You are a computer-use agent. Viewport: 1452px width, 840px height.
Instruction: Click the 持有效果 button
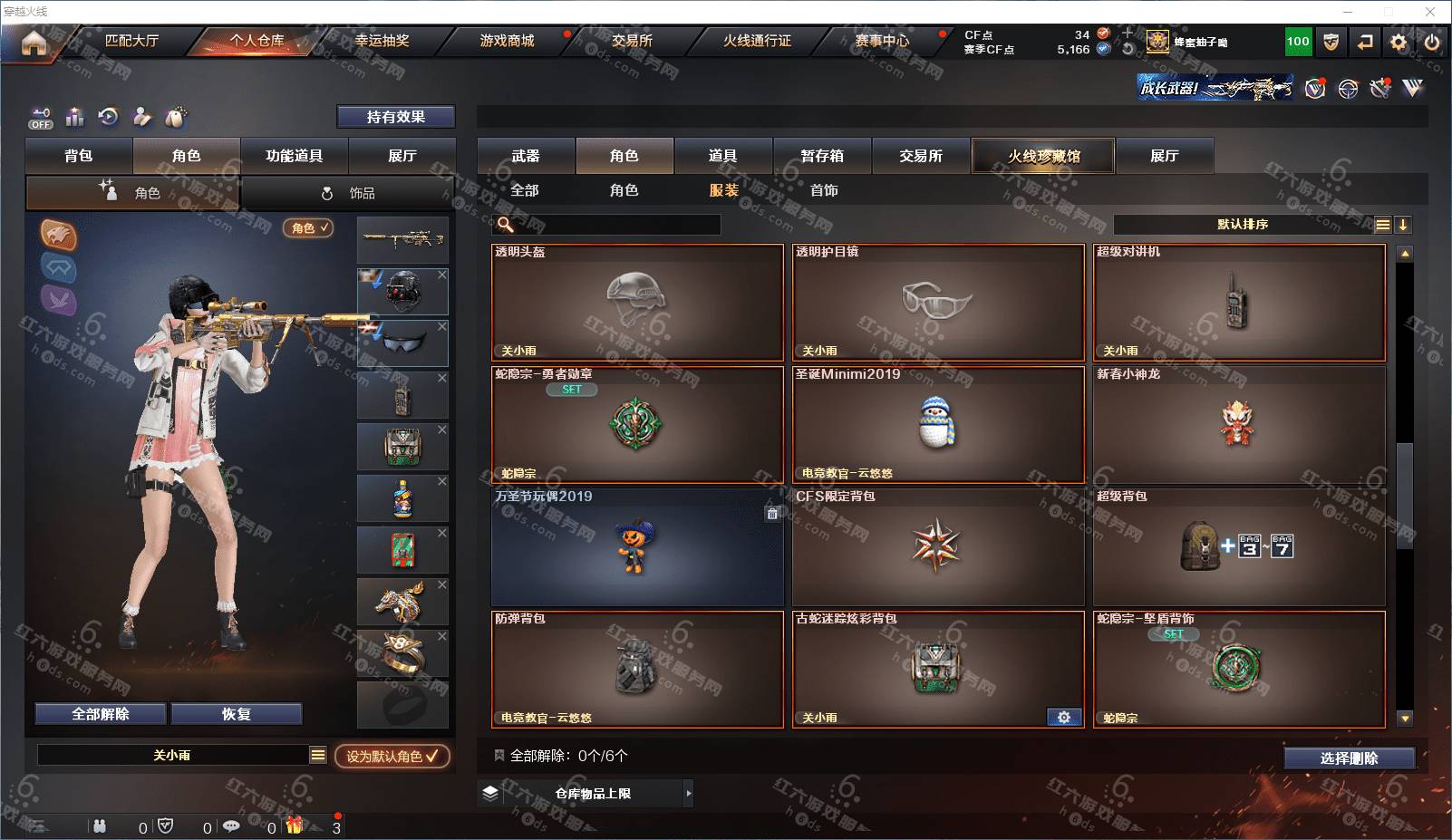[x=395, y=117]
